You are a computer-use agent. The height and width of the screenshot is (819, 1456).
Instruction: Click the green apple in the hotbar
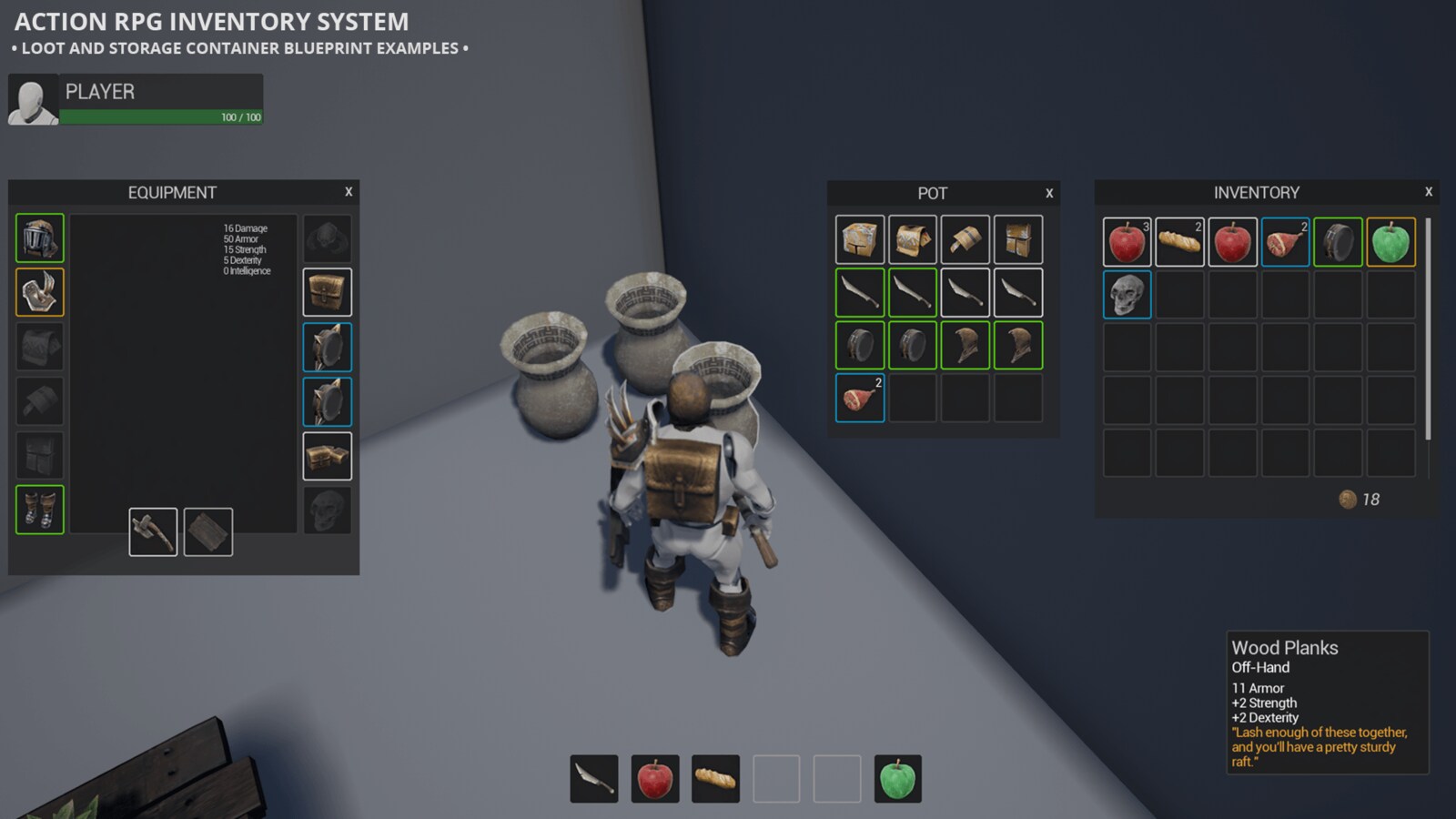[897, 778]
